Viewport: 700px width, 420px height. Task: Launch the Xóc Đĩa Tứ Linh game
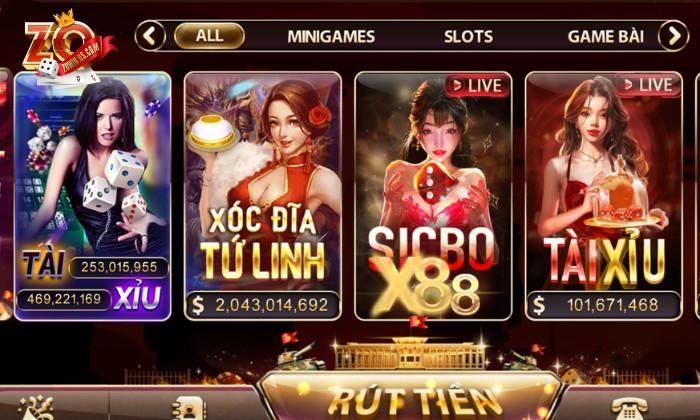tap(263, 195)
